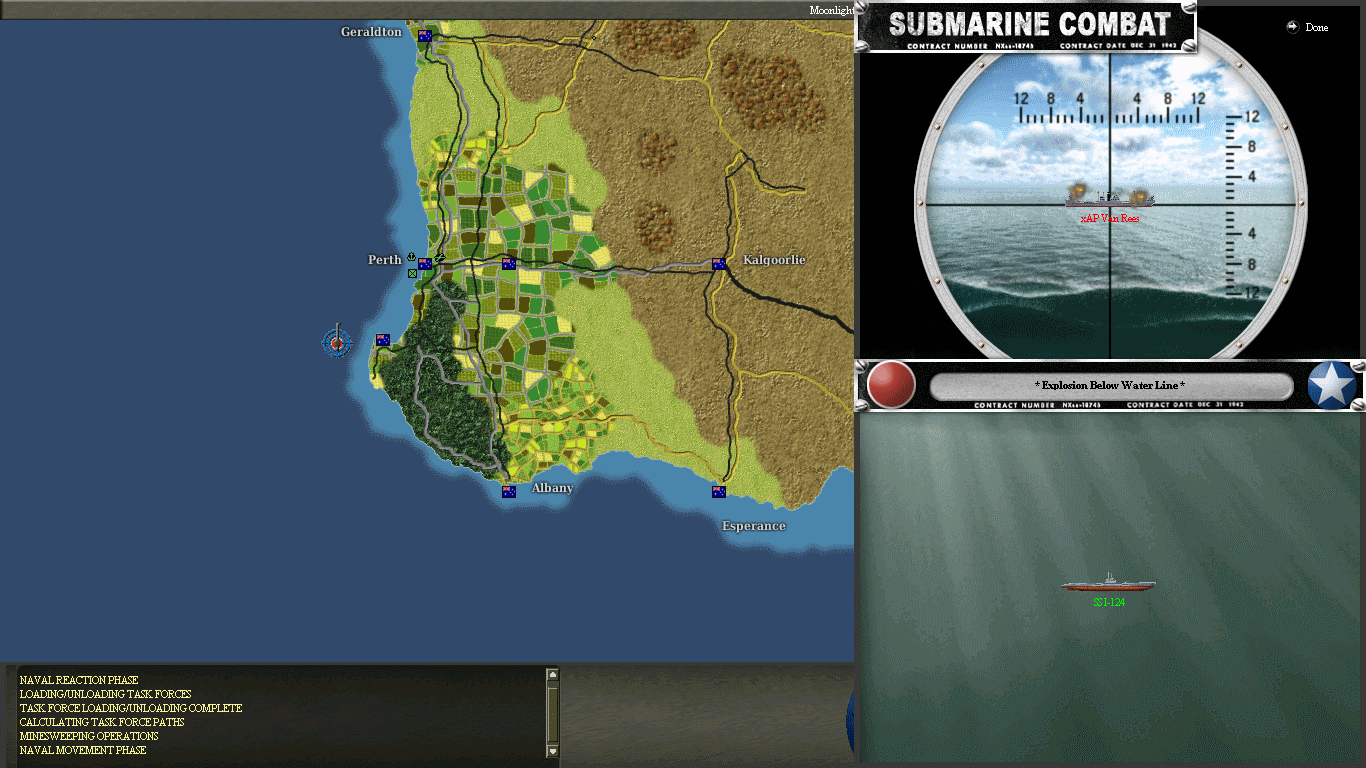1366x768 pixels.
Task: Click the blue Allied star emblem
Action: (1332, 385)
